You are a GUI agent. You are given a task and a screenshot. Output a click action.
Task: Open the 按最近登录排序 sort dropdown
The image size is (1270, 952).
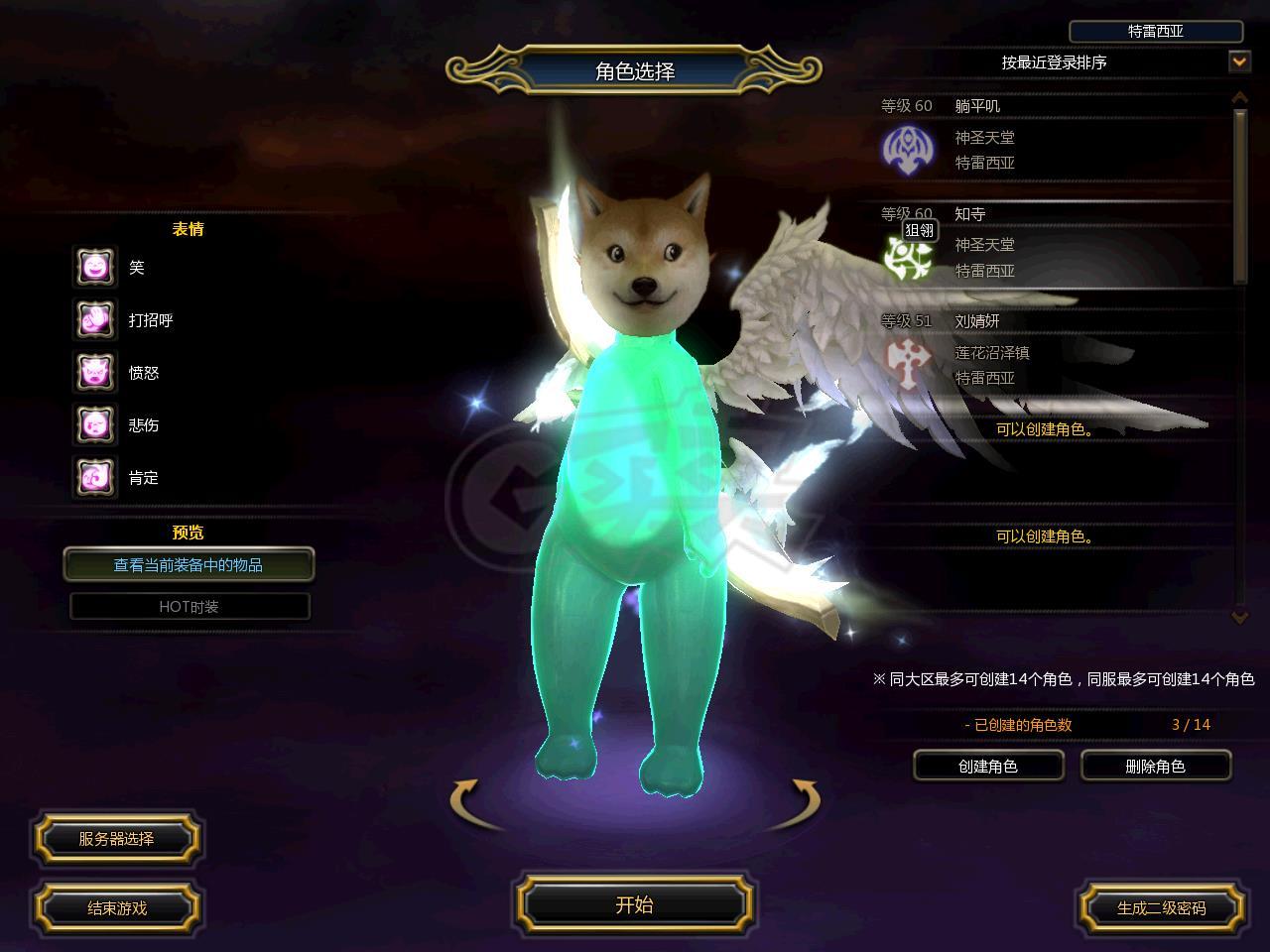click(1239, 61)
